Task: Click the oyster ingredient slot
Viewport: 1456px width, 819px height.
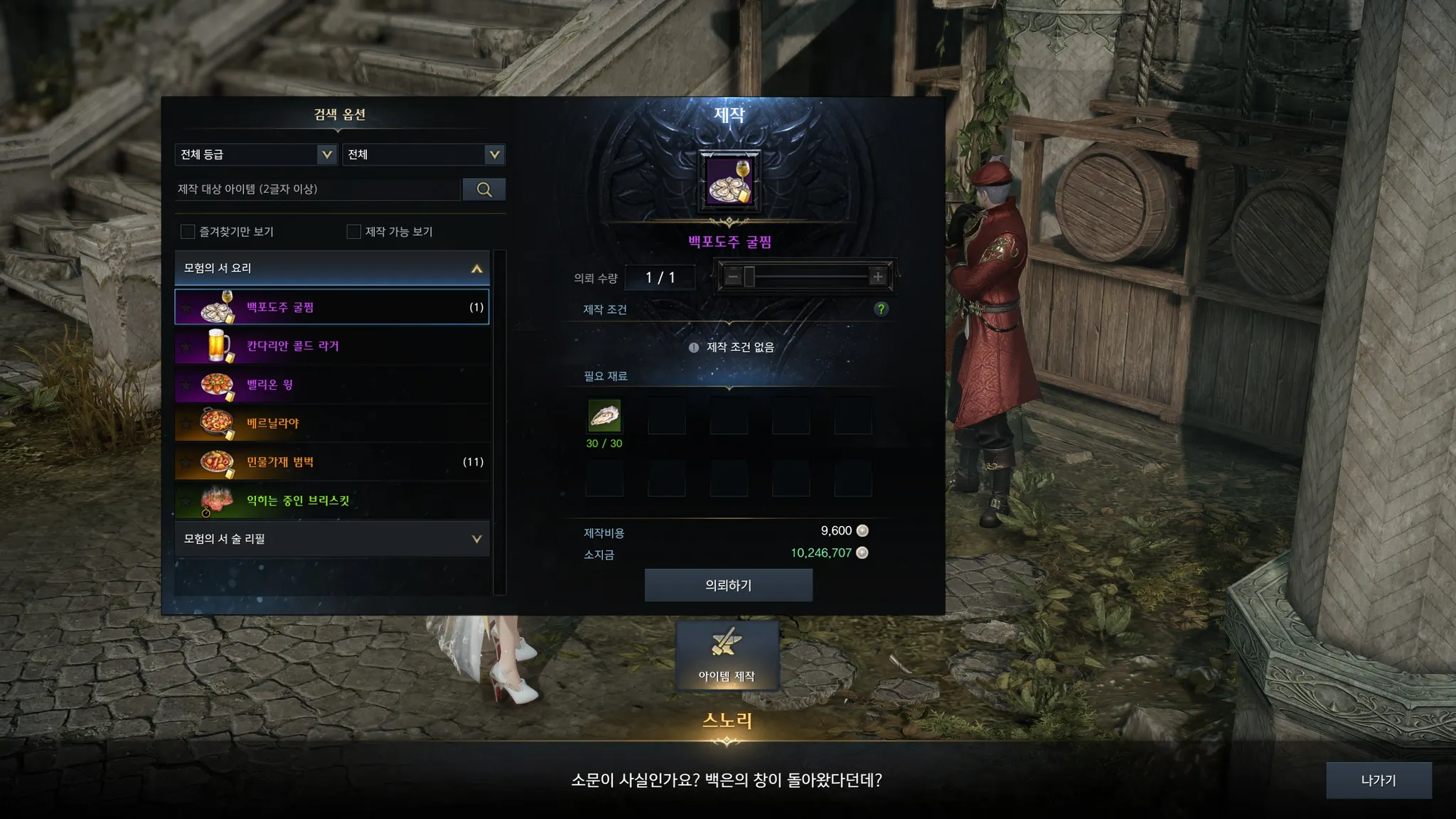Action: click(604, 416)
